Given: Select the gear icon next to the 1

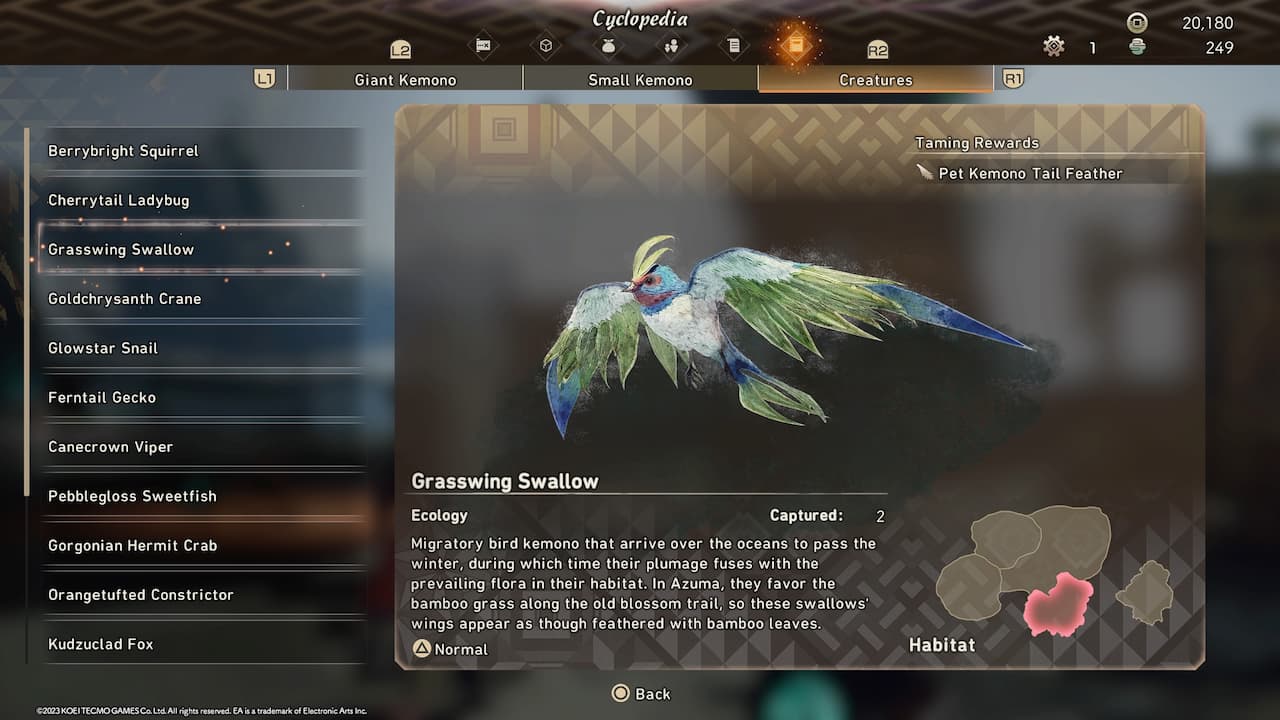Looking at the screenshot, I should [1053, 45].
